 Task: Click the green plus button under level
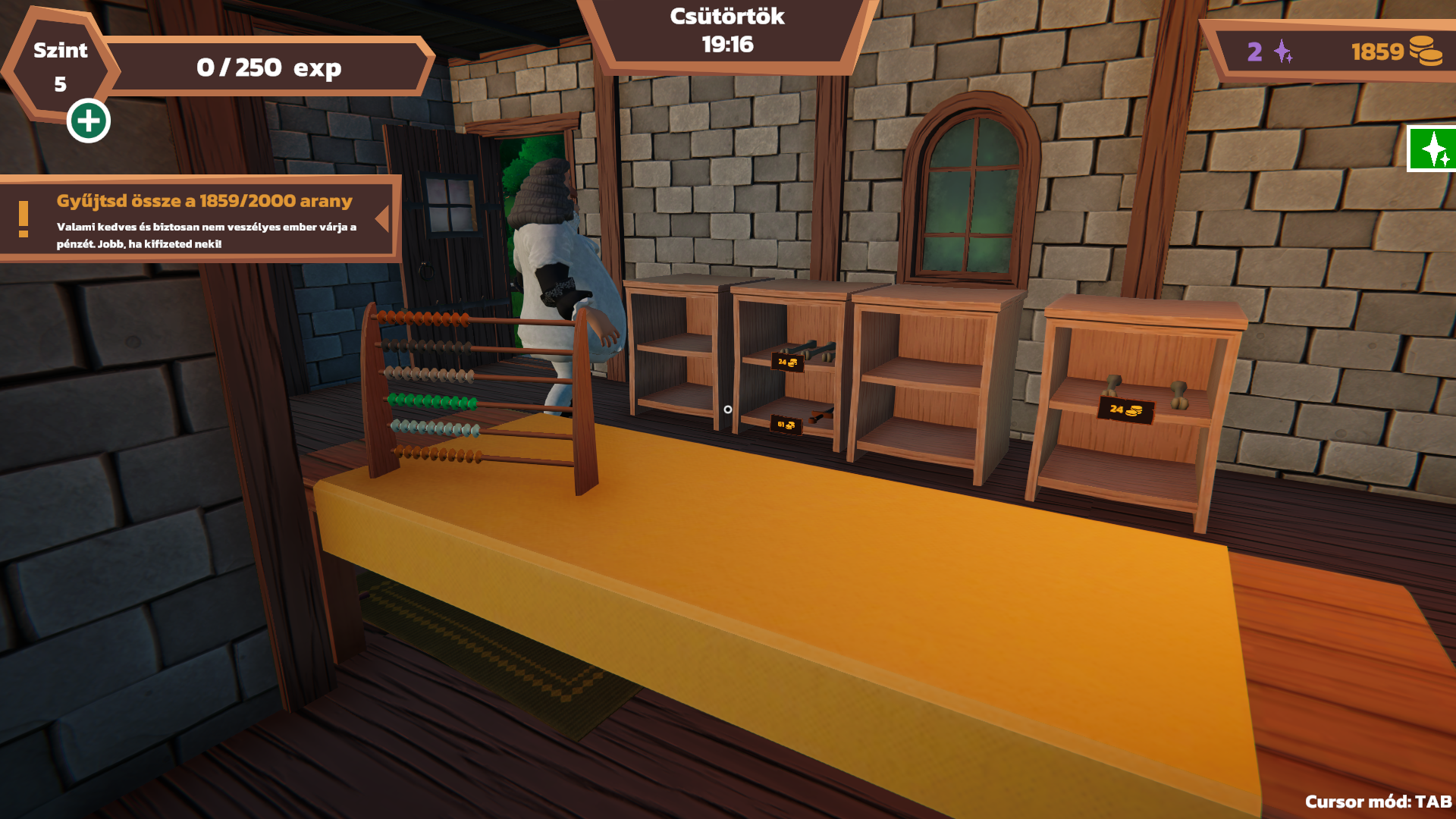coord(89,121)
